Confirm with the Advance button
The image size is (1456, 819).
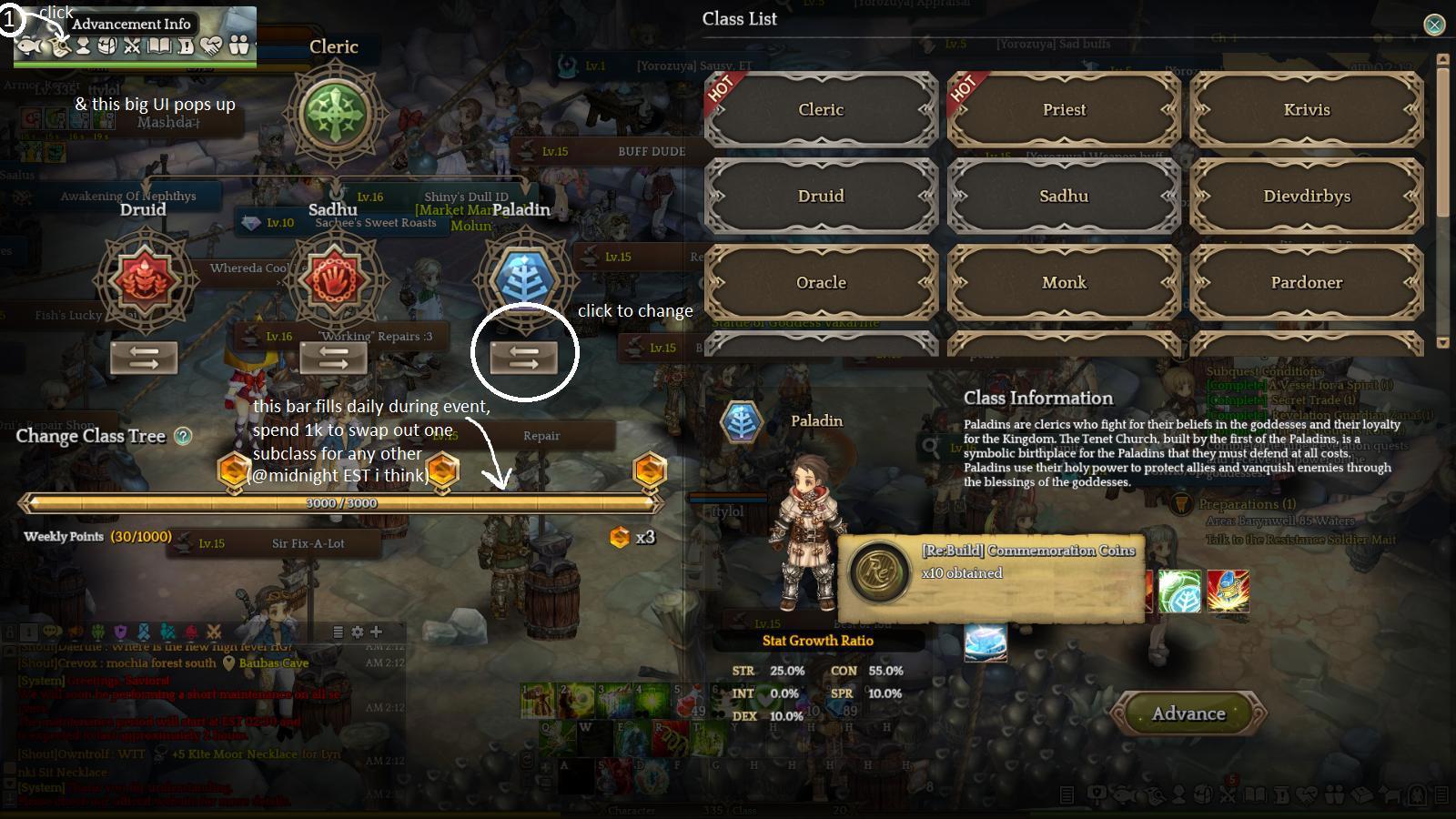click(x=1188, y=713)
